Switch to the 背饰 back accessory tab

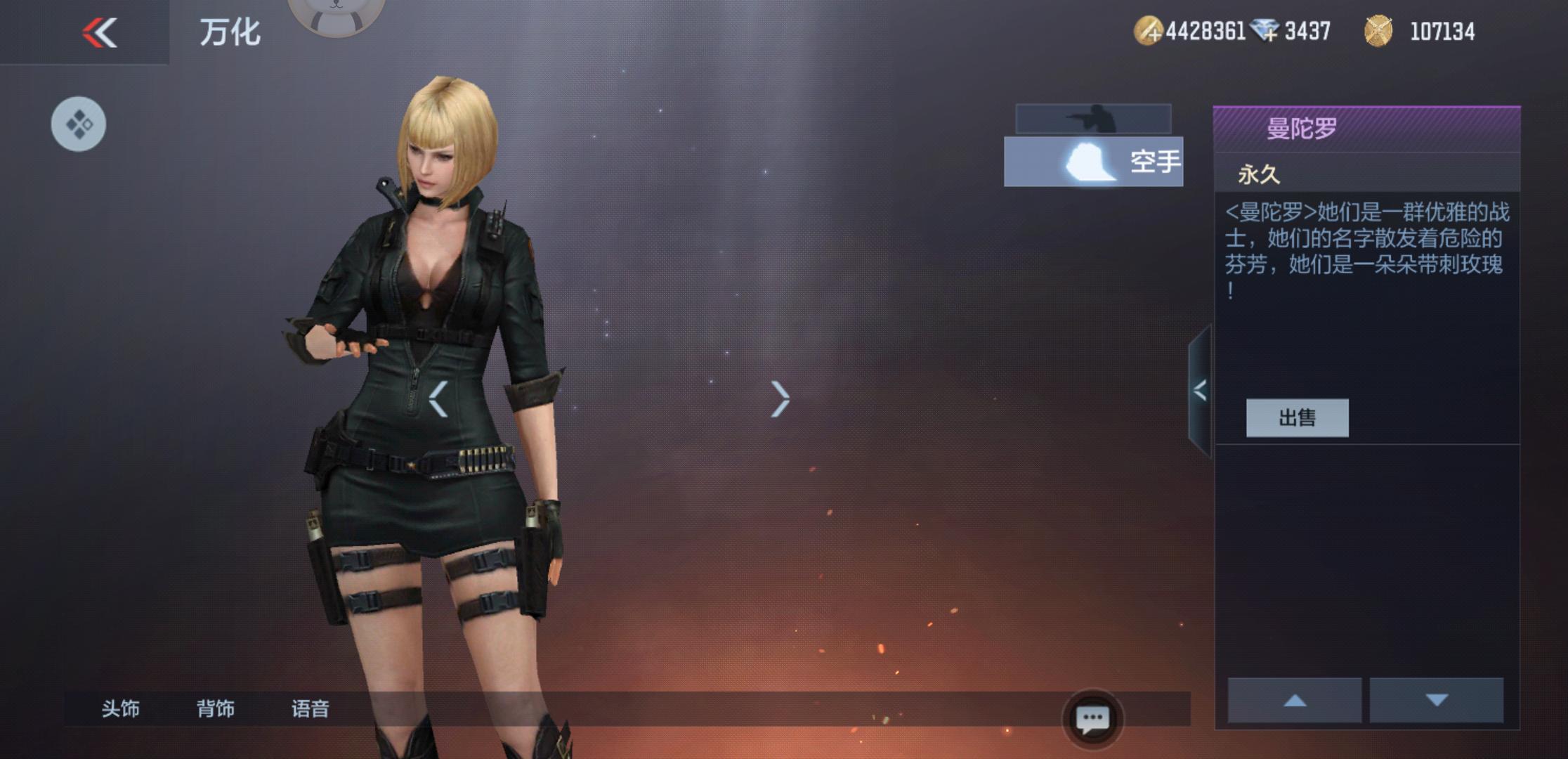pos(215,708)
